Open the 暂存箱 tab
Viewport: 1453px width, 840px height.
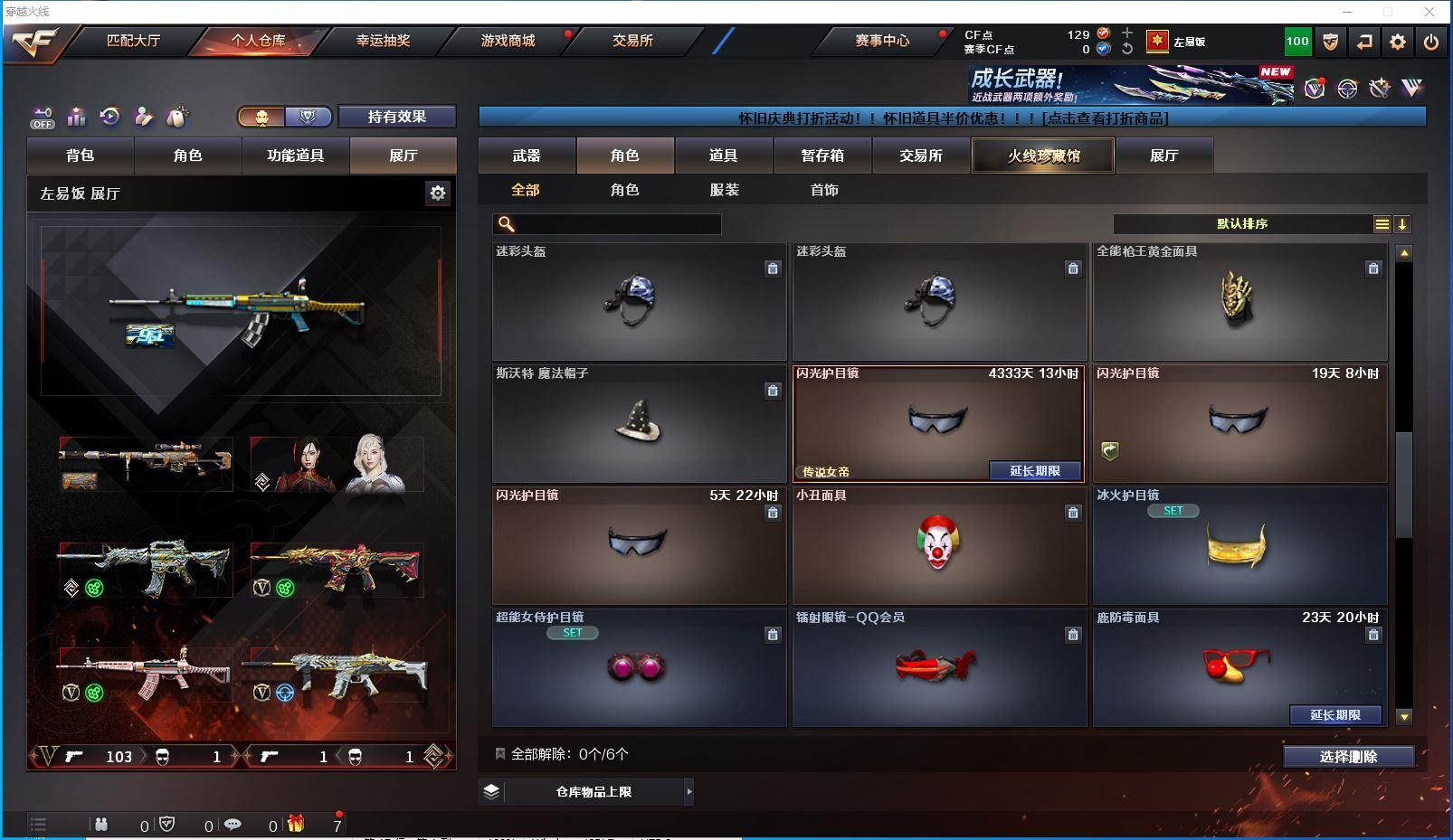(x=821, y=156)
